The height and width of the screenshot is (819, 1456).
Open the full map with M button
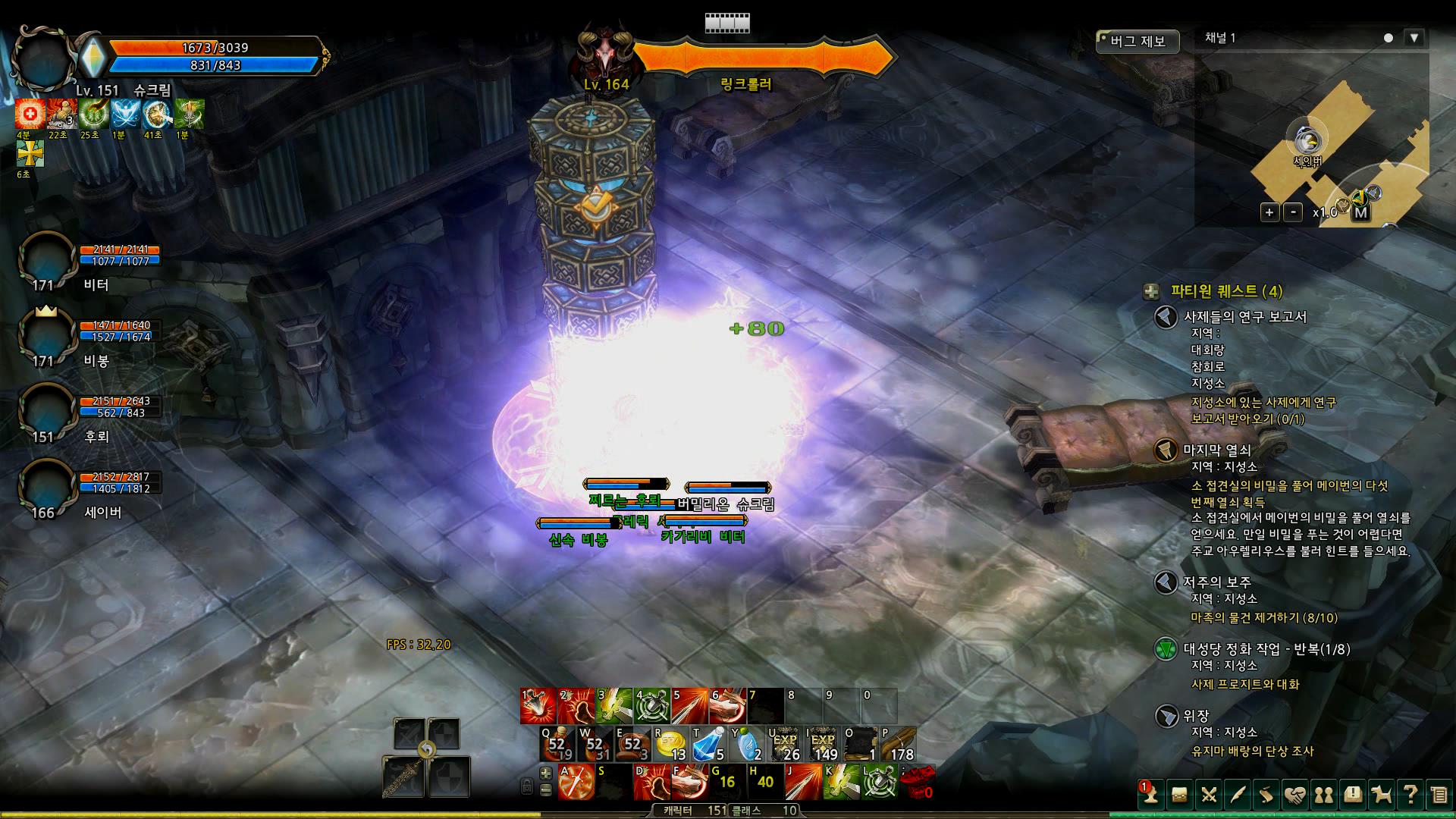pos(1360,212)
